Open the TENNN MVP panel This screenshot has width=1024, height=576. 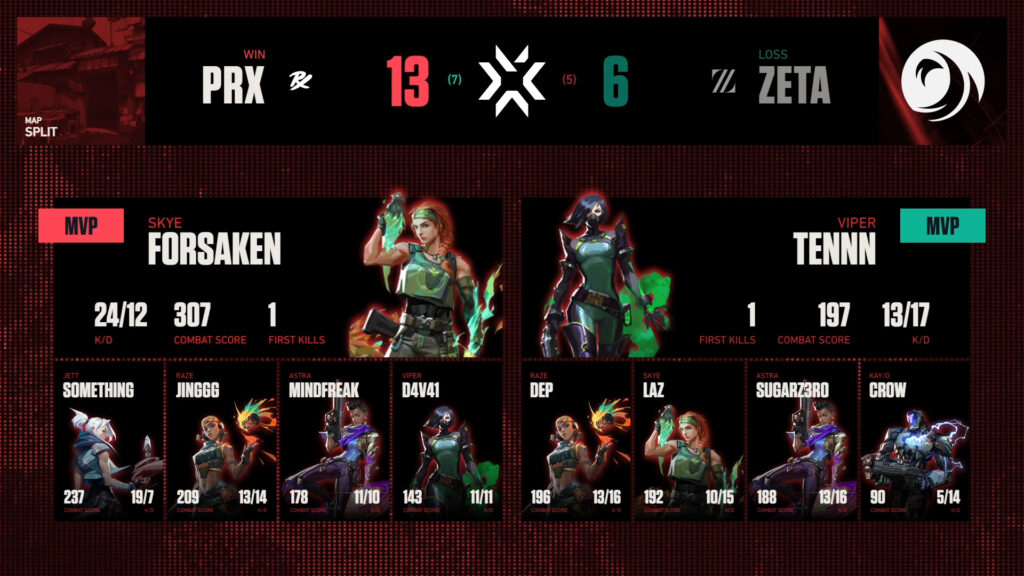point(745,277)
